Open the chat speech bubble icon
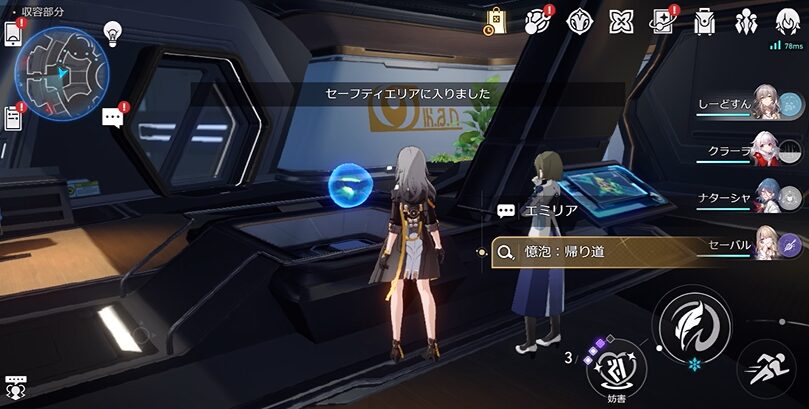The width and height of the screenshot is (809, 409). (x=113, y=118)
